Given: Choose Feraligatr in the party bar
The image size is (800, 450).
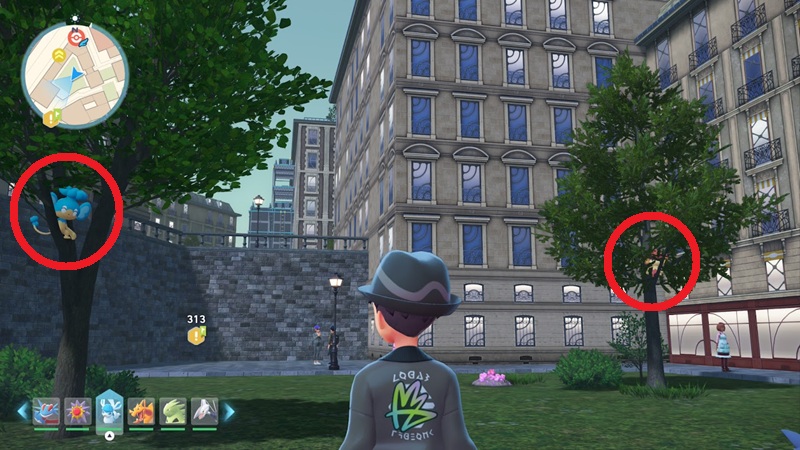Looking at the screenshot, I should (x=46, y=411).
